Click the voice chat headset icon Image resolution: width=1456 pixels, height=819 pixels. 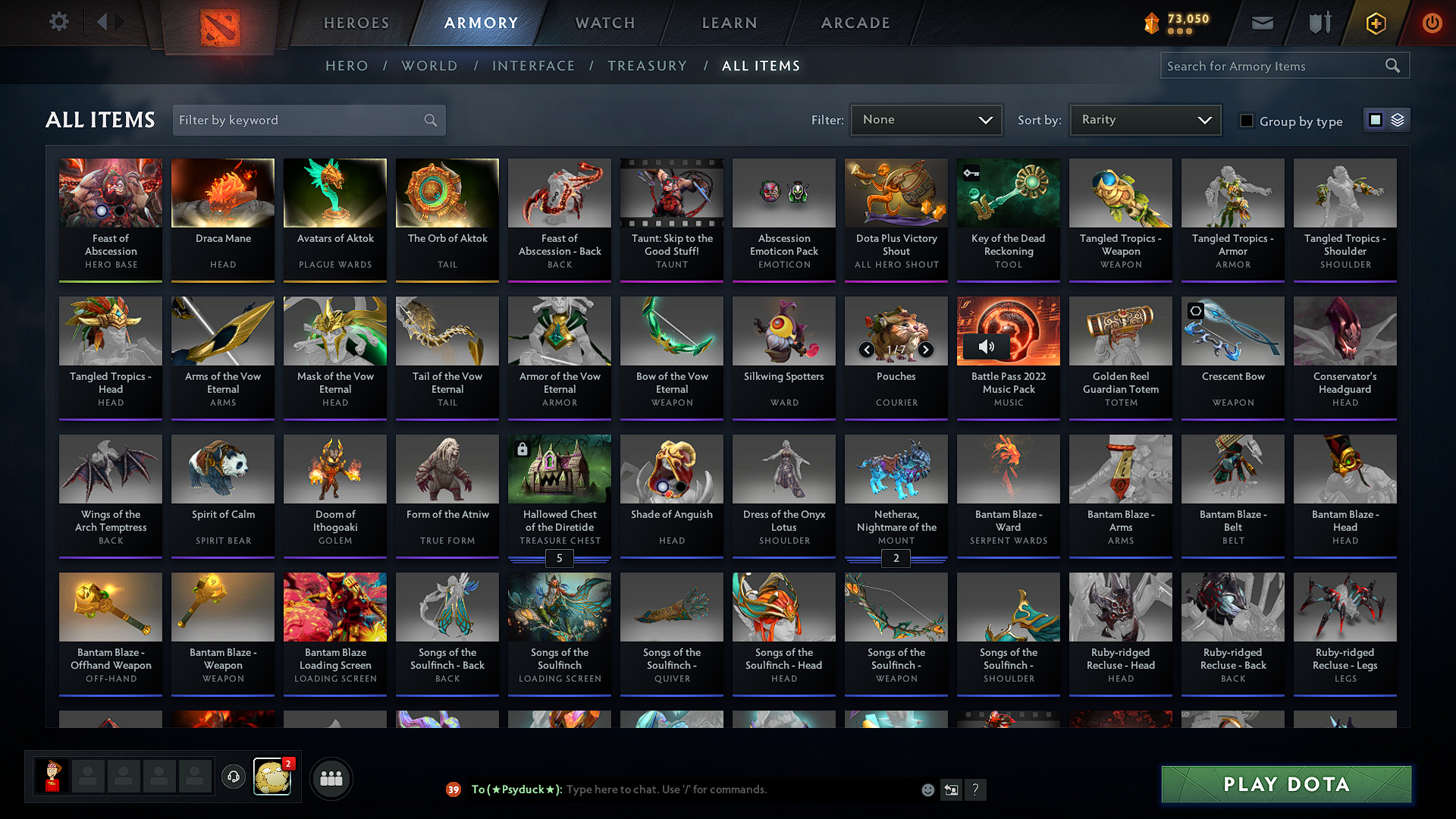[x=233, y=778]
